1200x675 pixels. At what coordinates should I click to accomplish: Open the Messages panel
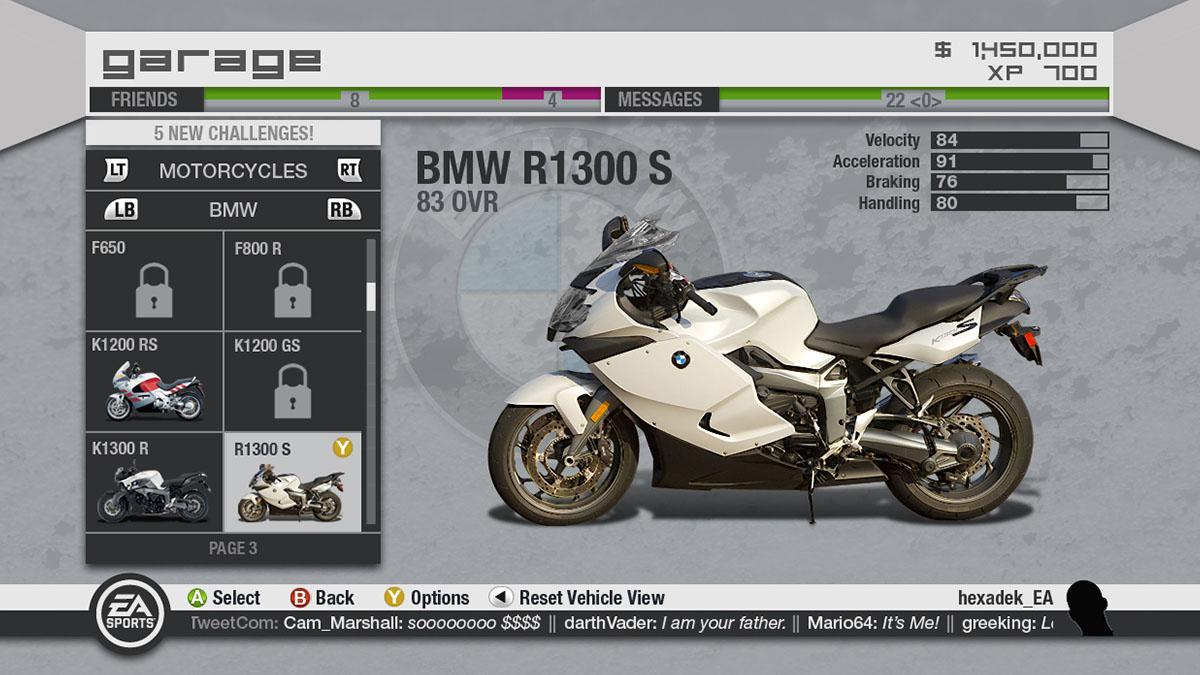click(x=660, y=99)
